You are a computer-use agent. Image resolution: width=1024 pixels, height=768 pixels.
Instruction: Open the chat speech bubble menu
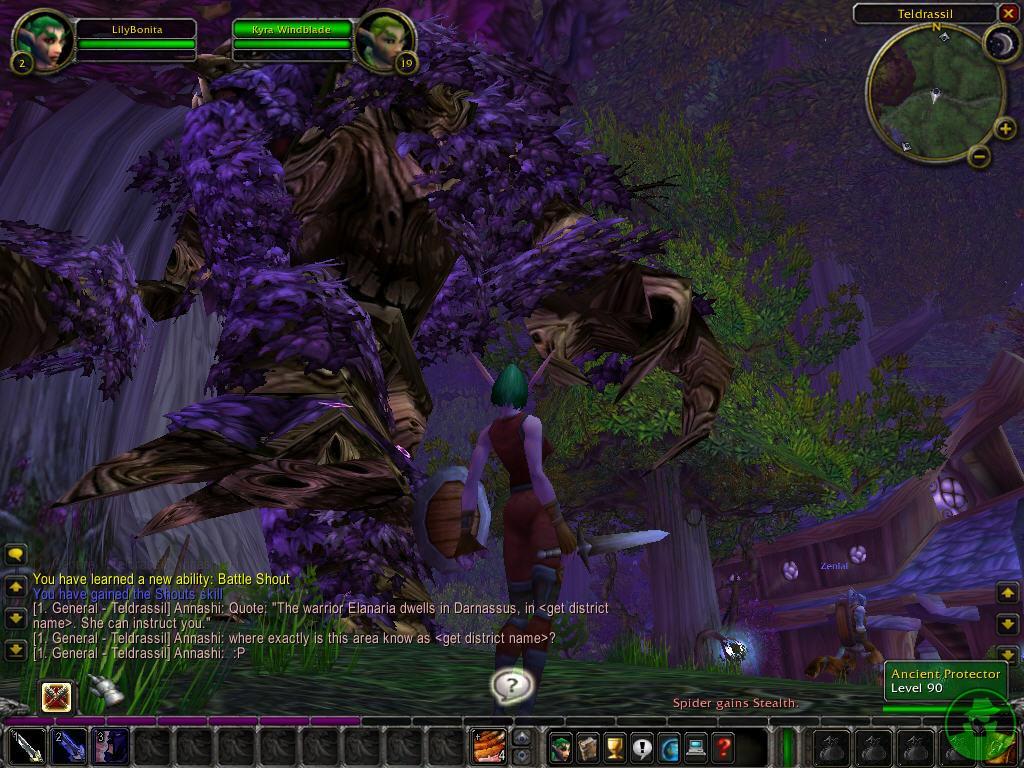coord(15,553)
